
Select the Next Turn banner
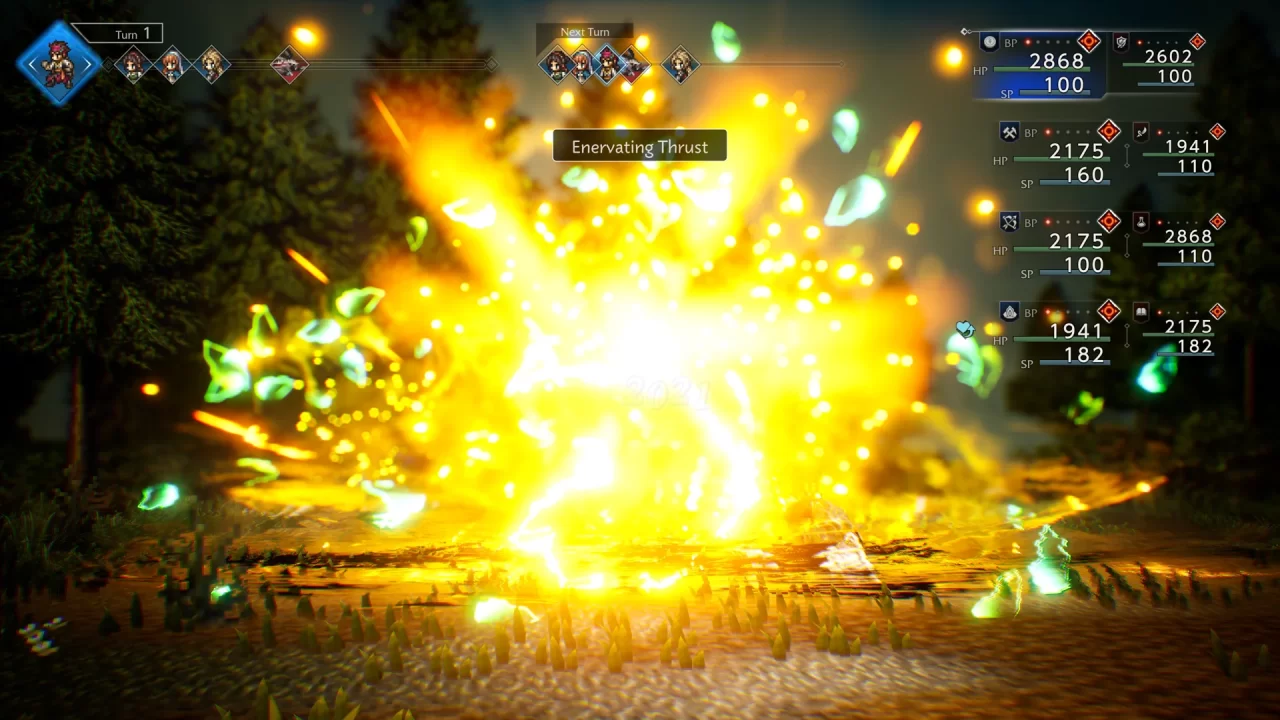585,31
